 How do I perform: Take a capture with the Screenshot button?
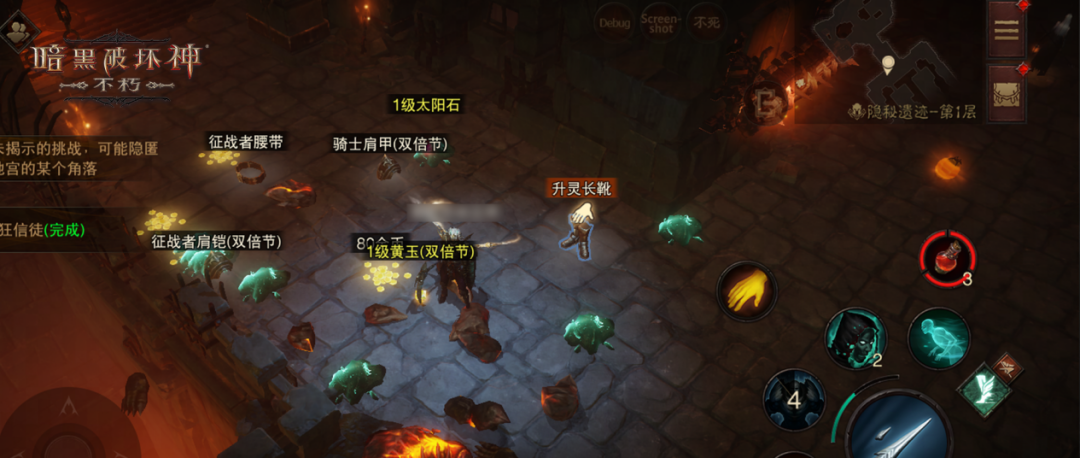(660, 22)
